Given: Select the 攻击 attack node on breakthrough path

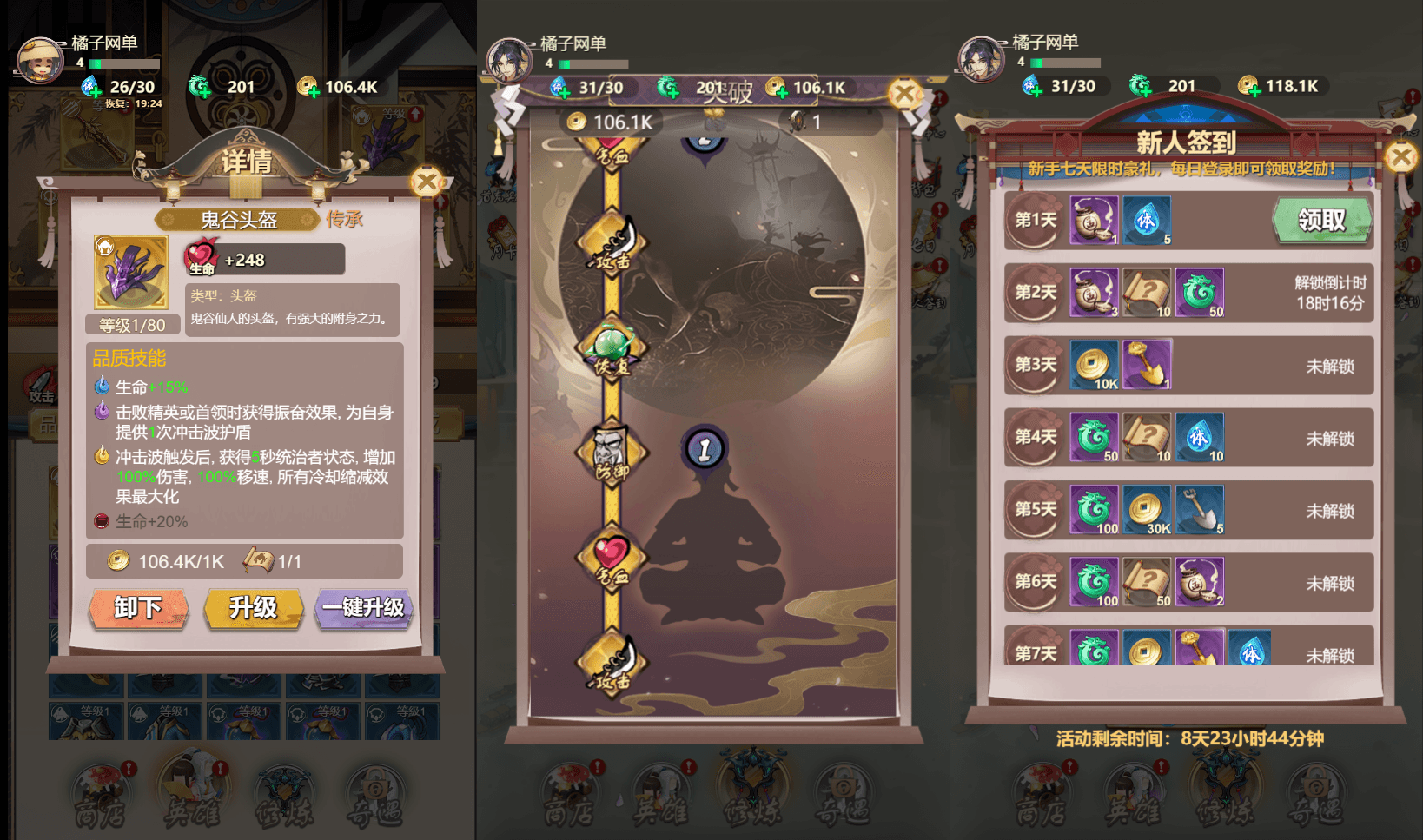Looking at the screenshot, I should tap(611, 246).
